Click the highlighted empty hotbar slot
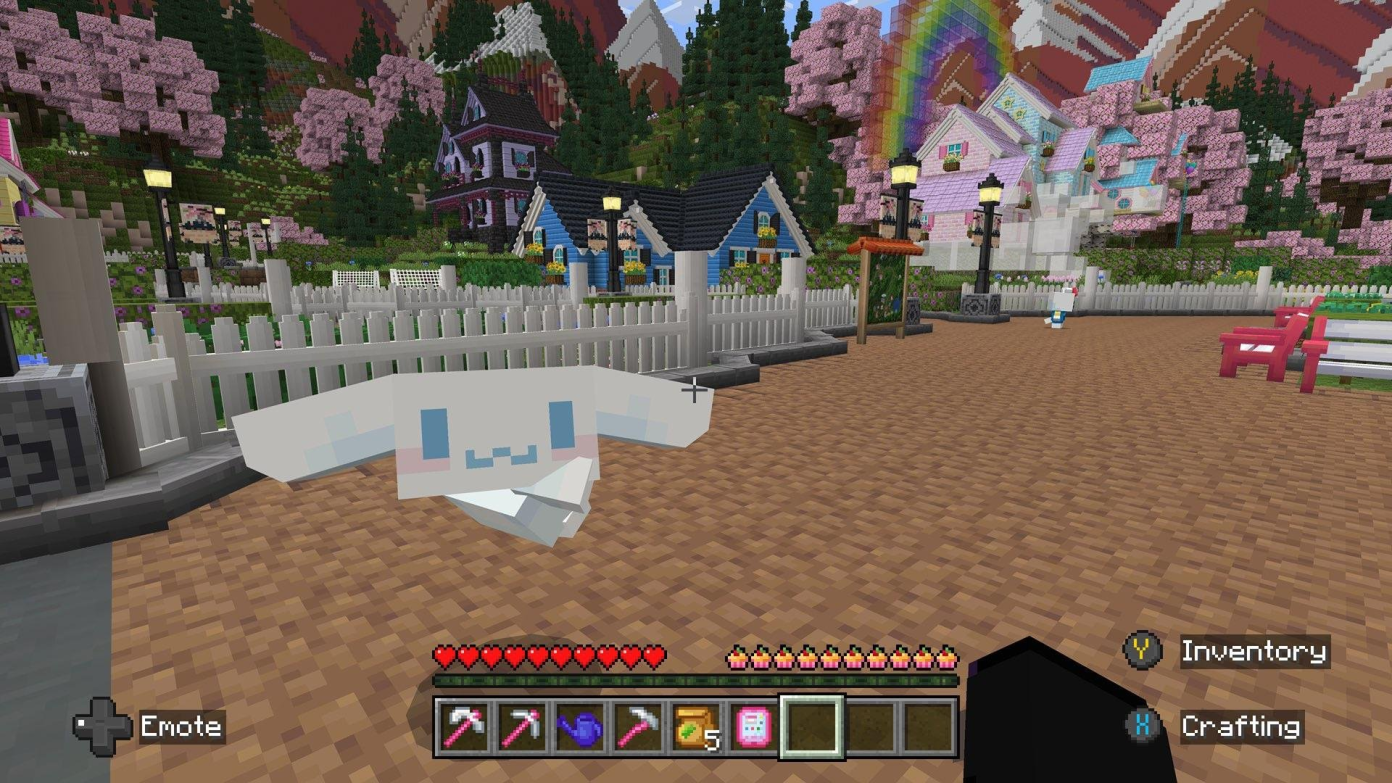The width and height of the screenshot is (1392, 783). point(811,726)
